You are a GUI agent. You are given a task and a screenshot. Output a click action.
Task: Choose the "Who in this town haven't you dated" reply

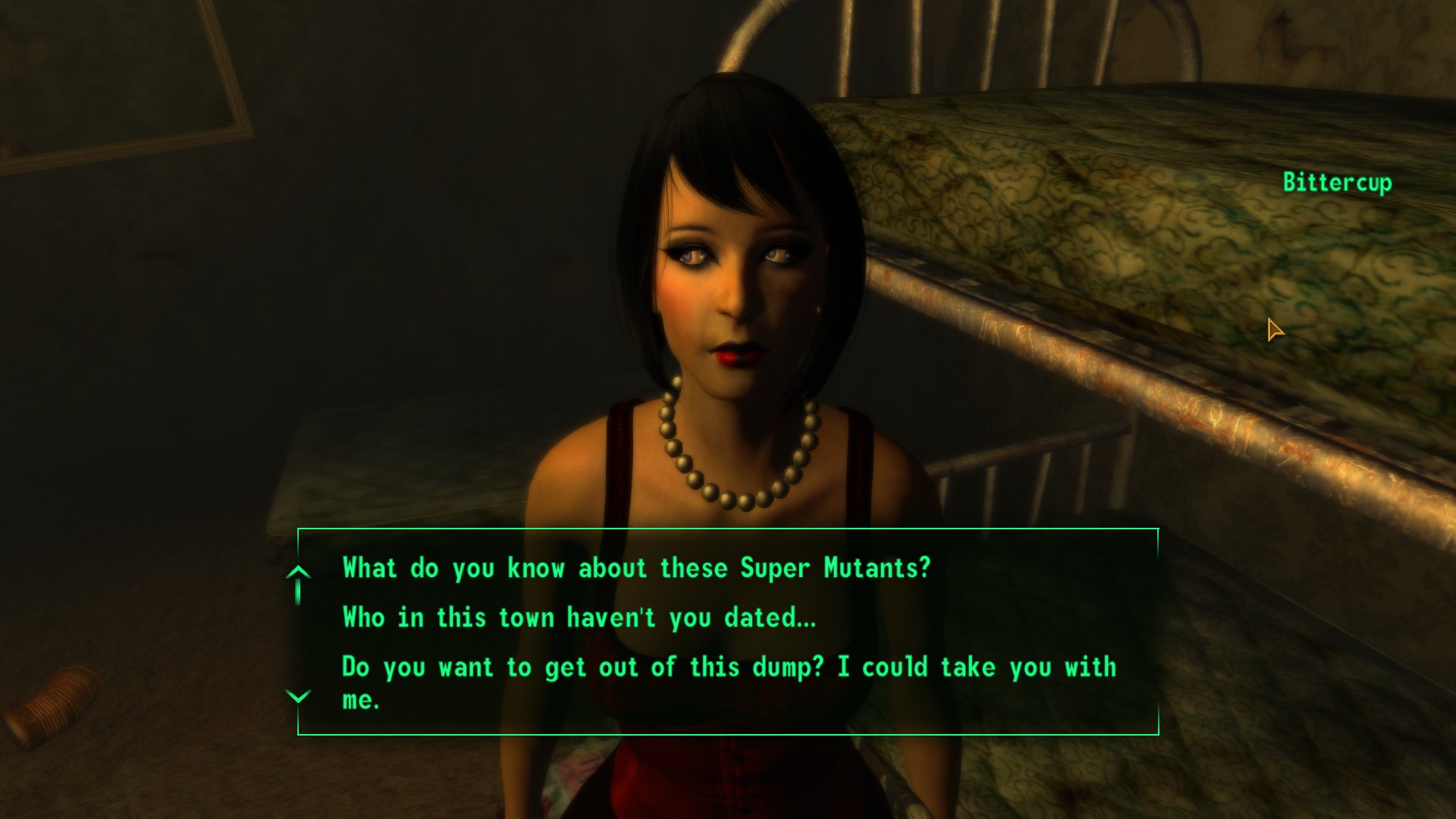pyautogui.click(x=579, y=617)
